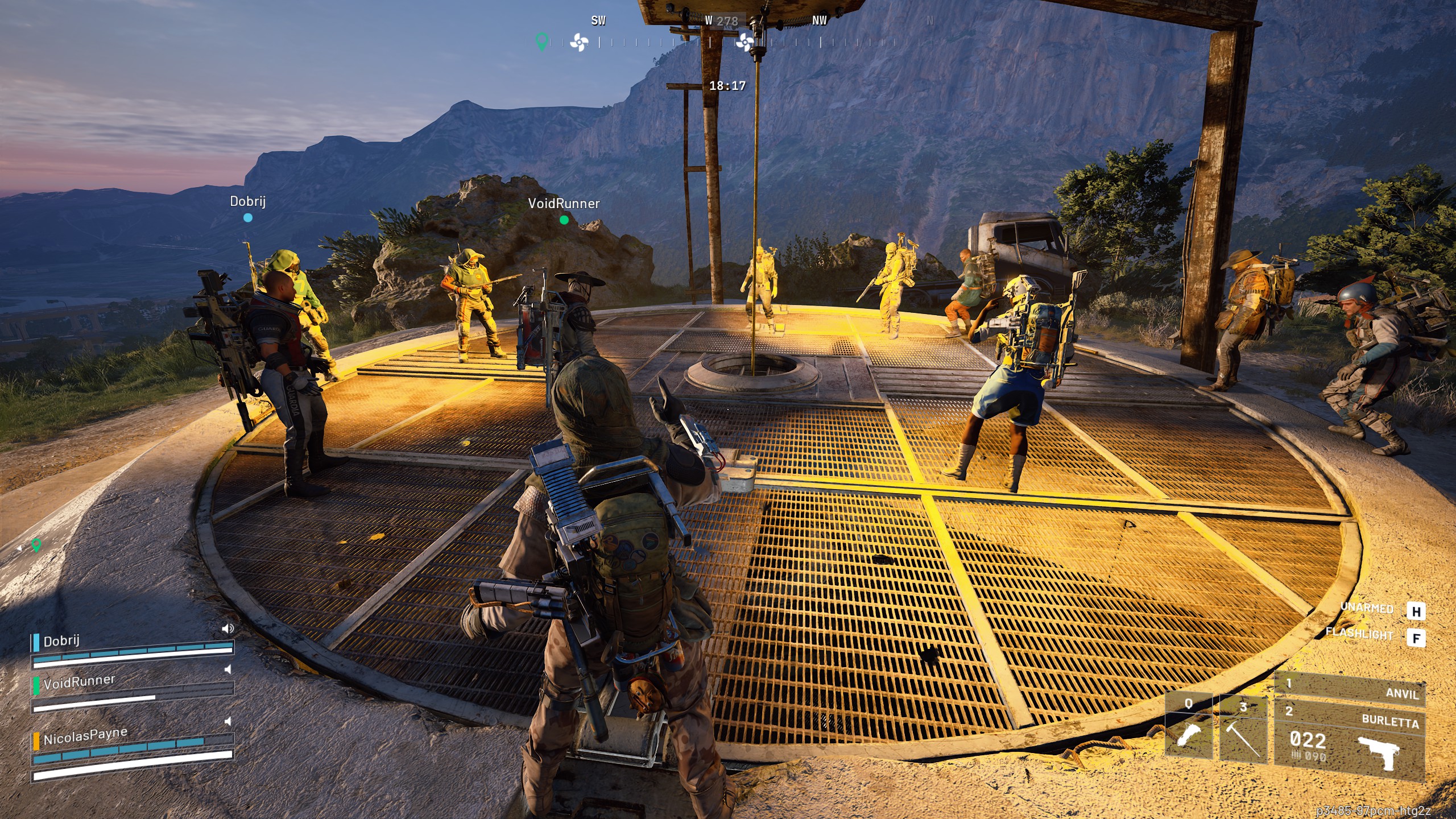Toggle NicolasPayne's voice speaker icon

click(228, 721)
